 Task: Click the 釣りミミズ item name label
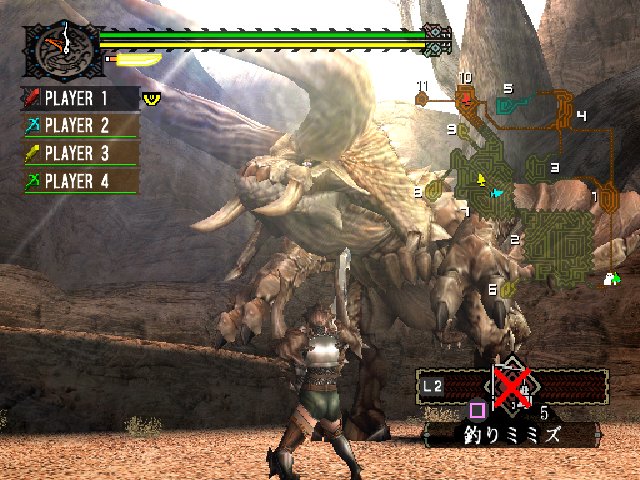[512, 435]
